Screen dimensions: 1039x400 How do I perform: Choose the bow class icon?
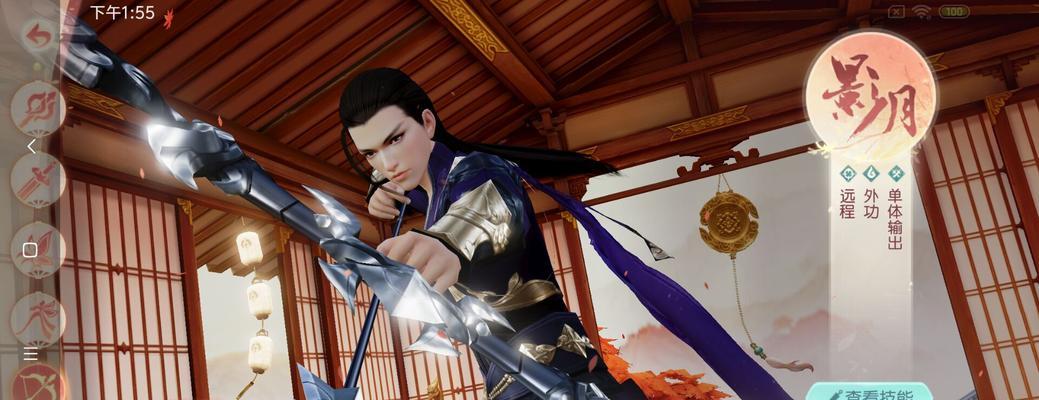point(38,385)
